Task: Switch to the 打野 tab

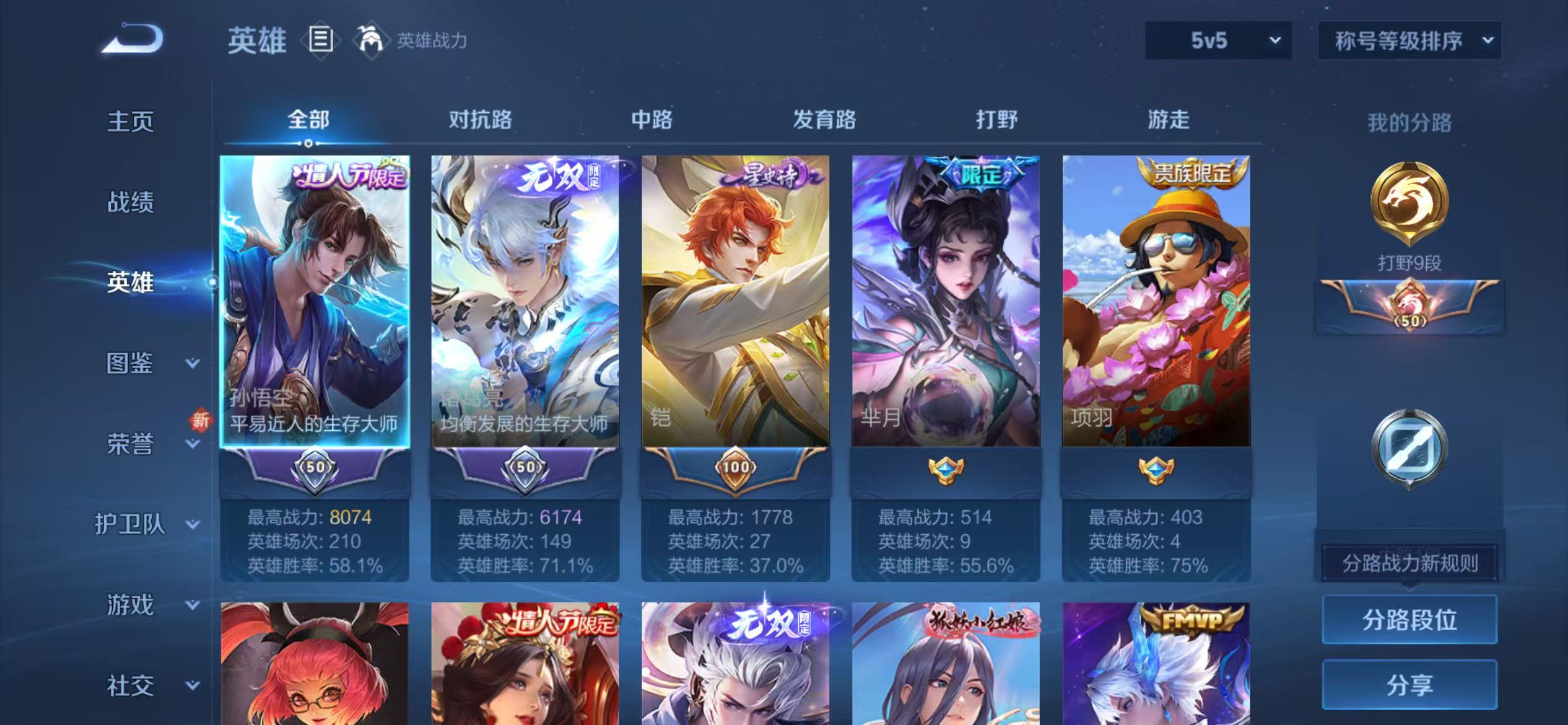Action: (998, 120)
